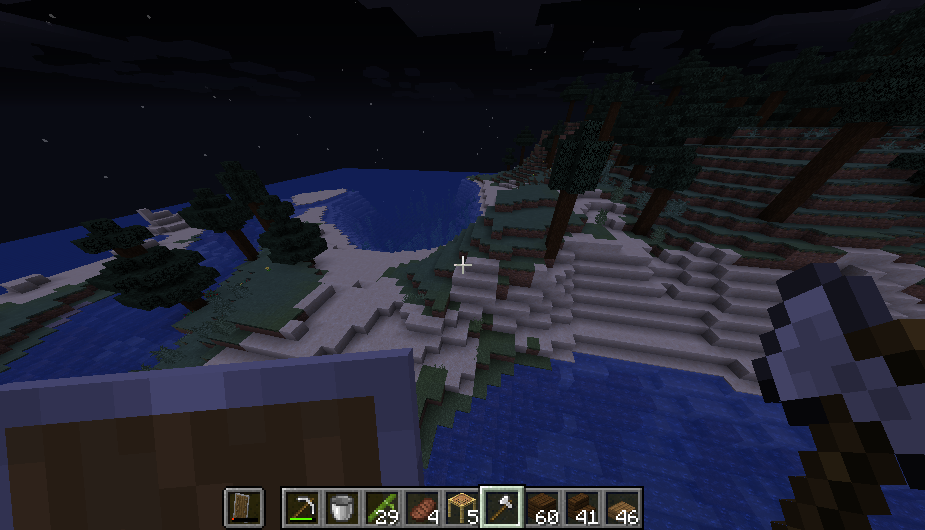Select the sugar cane stack of 29
Screen dimensions: 925x530
[380, 508]
